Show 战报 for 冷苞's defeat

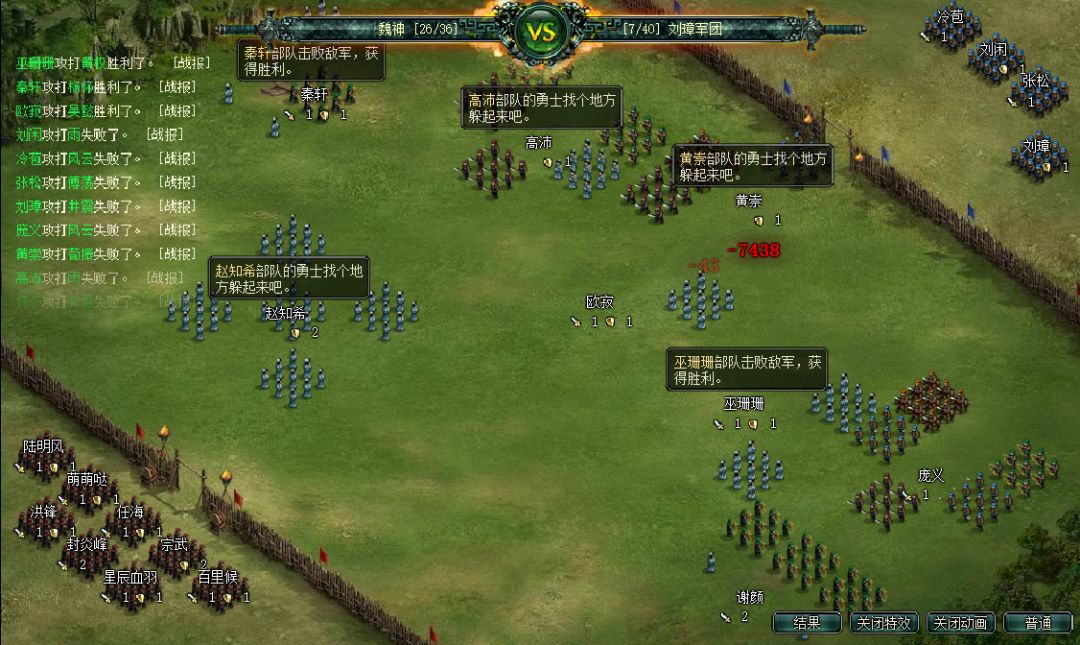(x=177, y=159)
